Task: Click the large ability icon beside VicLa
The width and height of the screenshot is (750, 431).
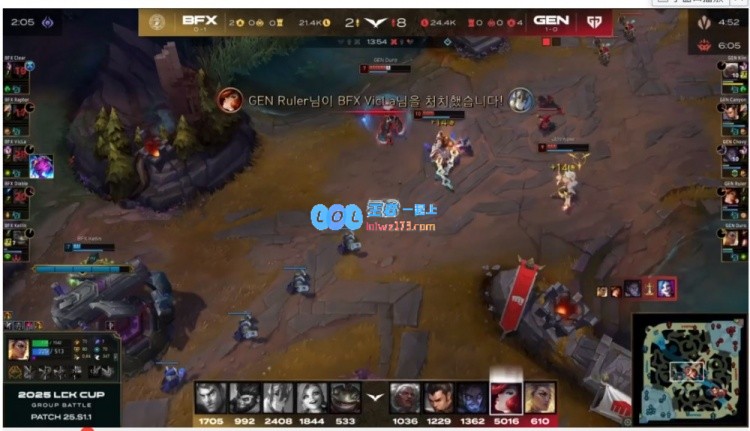Action: [42, 166]
